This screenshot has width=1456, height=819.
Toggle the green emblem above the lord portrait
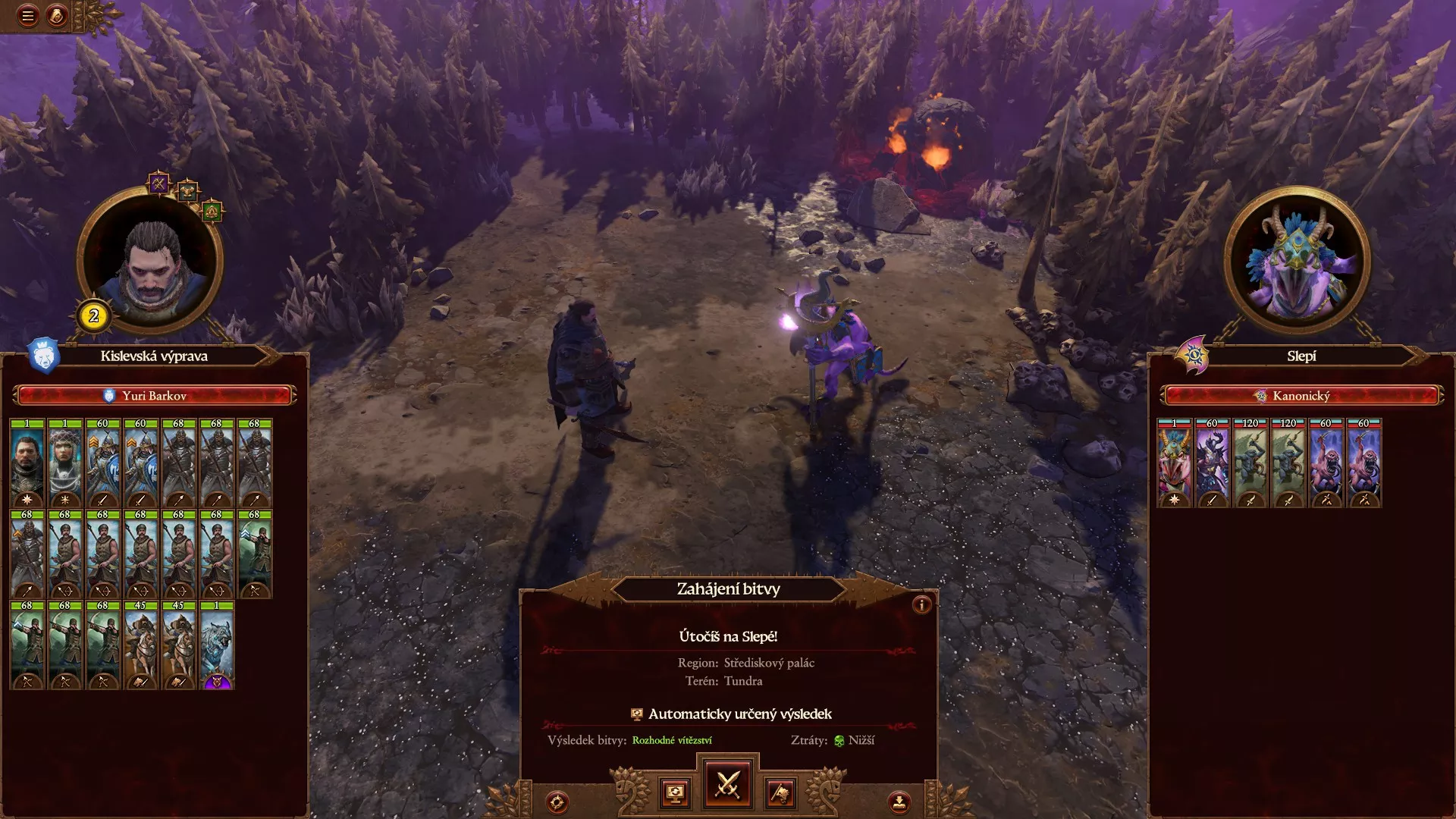click(212, 211)
